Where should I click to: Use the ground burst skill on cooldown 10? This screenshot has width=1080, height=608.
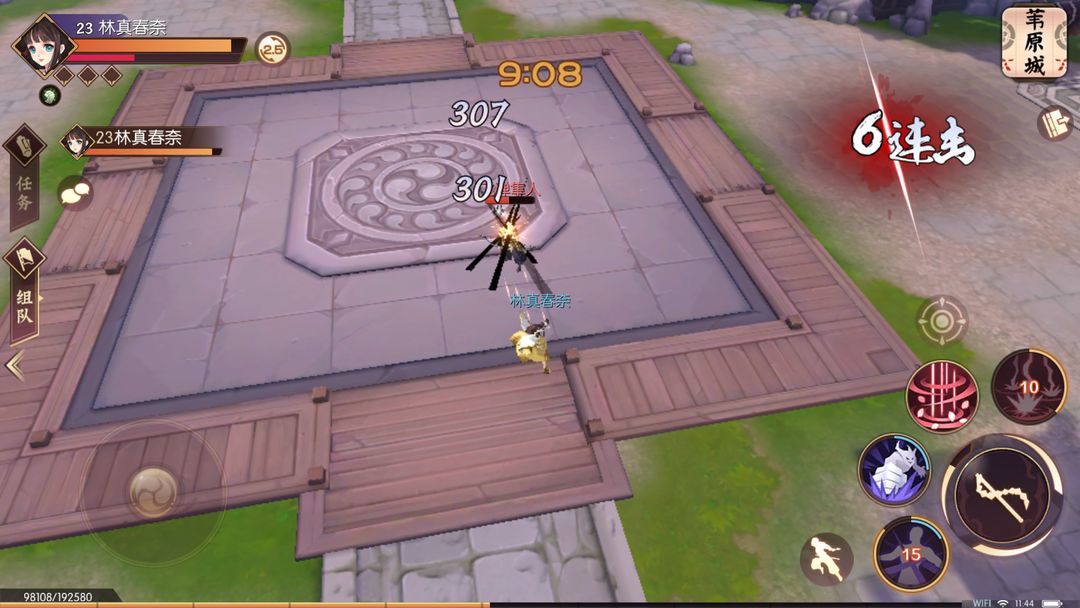(x=1029, y=387)
